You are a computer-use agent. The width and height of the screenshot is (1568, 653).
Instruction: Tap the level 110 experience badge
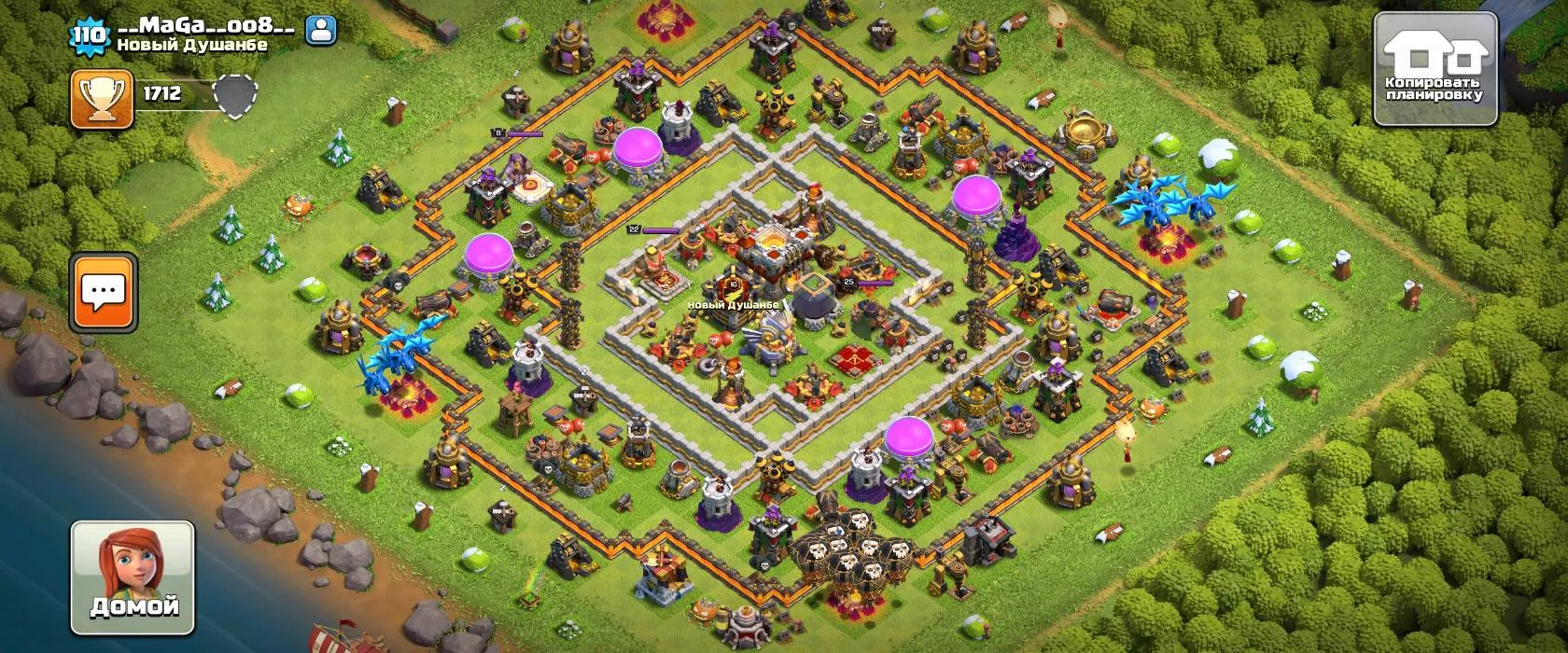pos(89,35)
